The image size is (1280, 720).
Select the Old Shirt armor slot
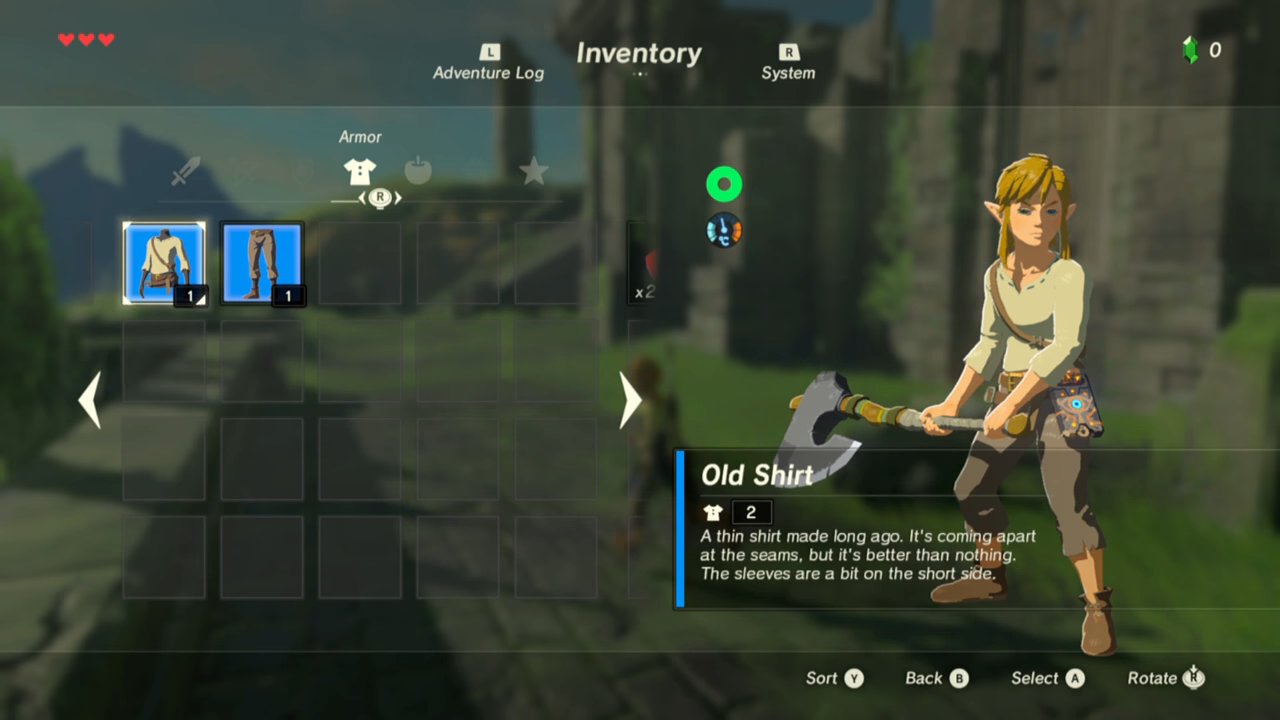(164, 263)
